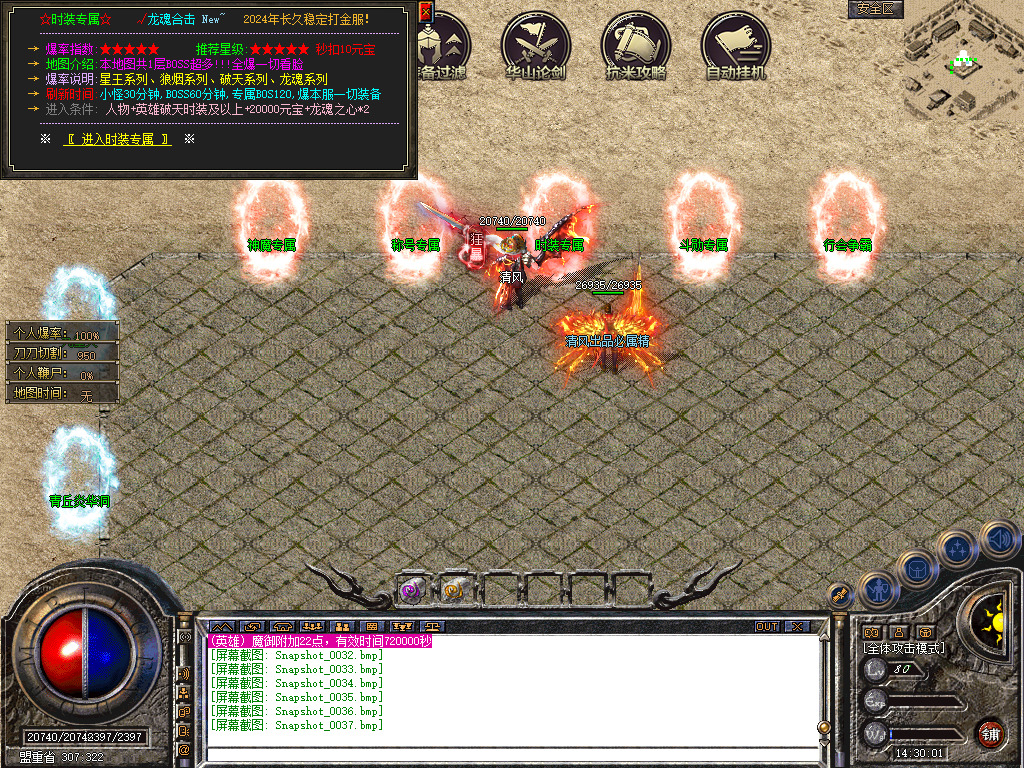This screenshot has height=768, width=1024.
Task: Close the chat window with X
Action: click(797, 627)
